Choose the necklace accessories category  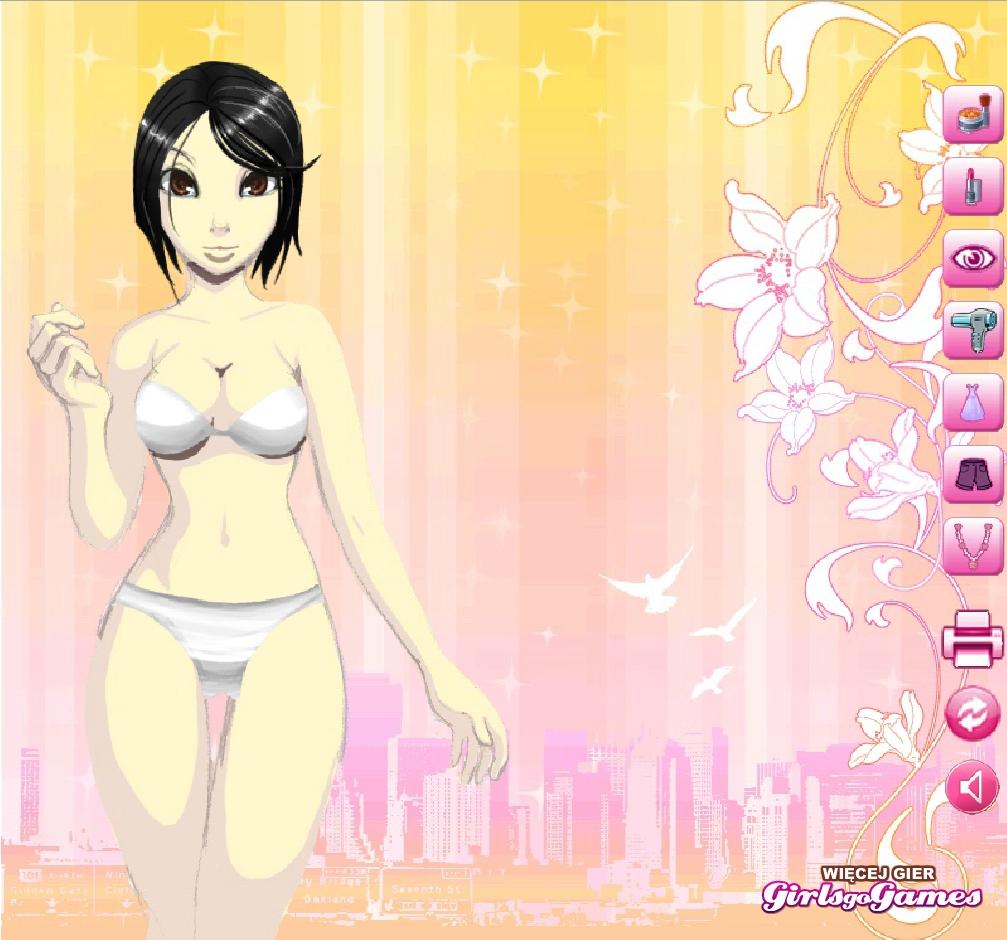972,545
